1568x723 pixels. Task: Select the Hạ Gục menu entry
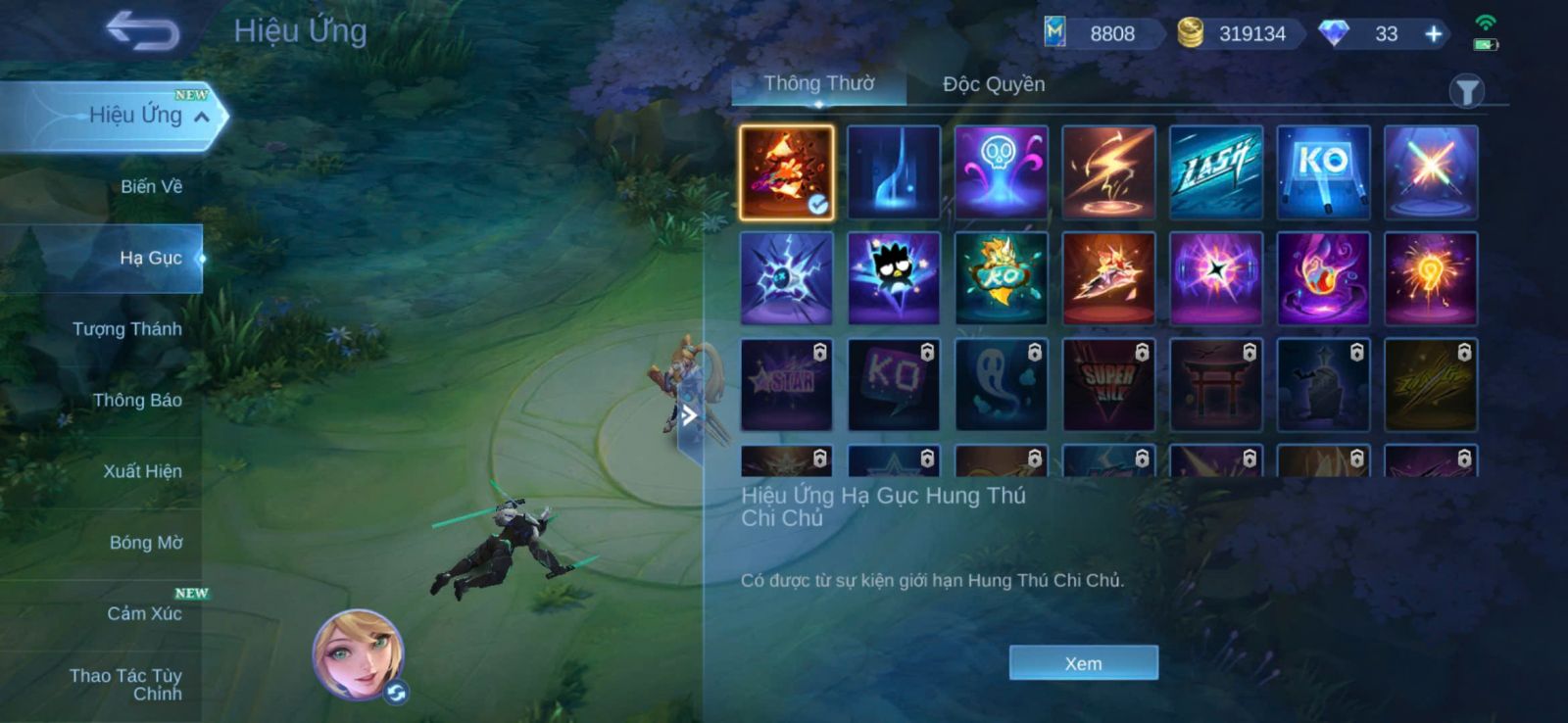(x=150, y=258)
